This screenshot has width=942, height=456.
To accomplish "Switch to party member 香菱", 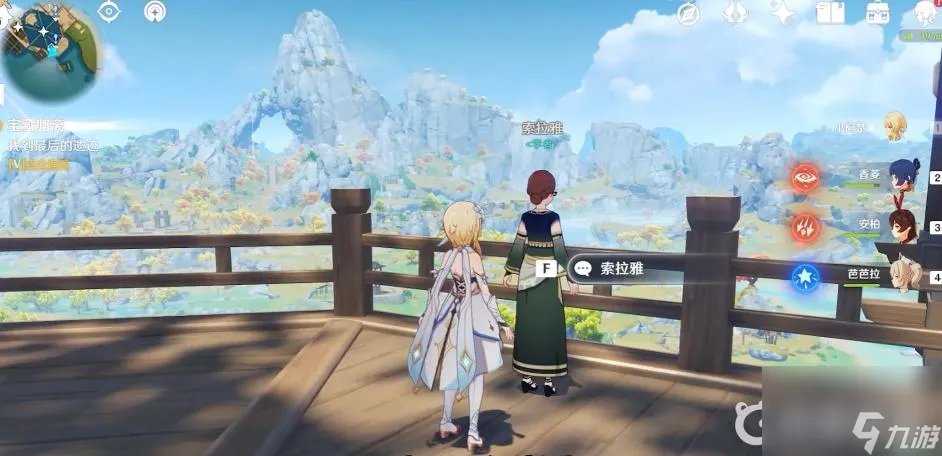I will [904, 175].
